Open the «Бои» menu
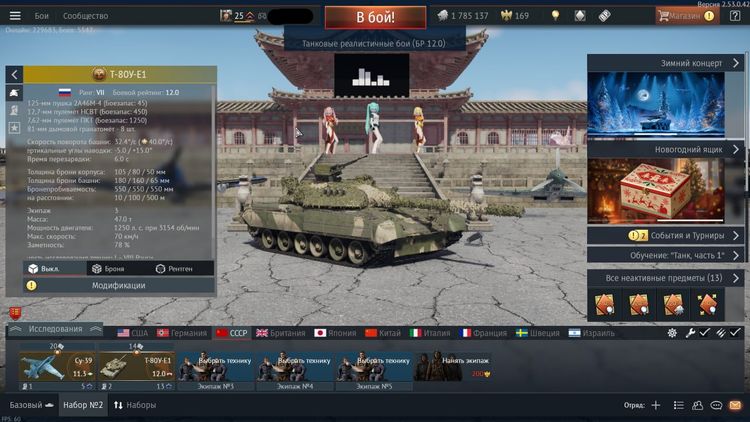750x422 pixels. (x=42, y=16)
